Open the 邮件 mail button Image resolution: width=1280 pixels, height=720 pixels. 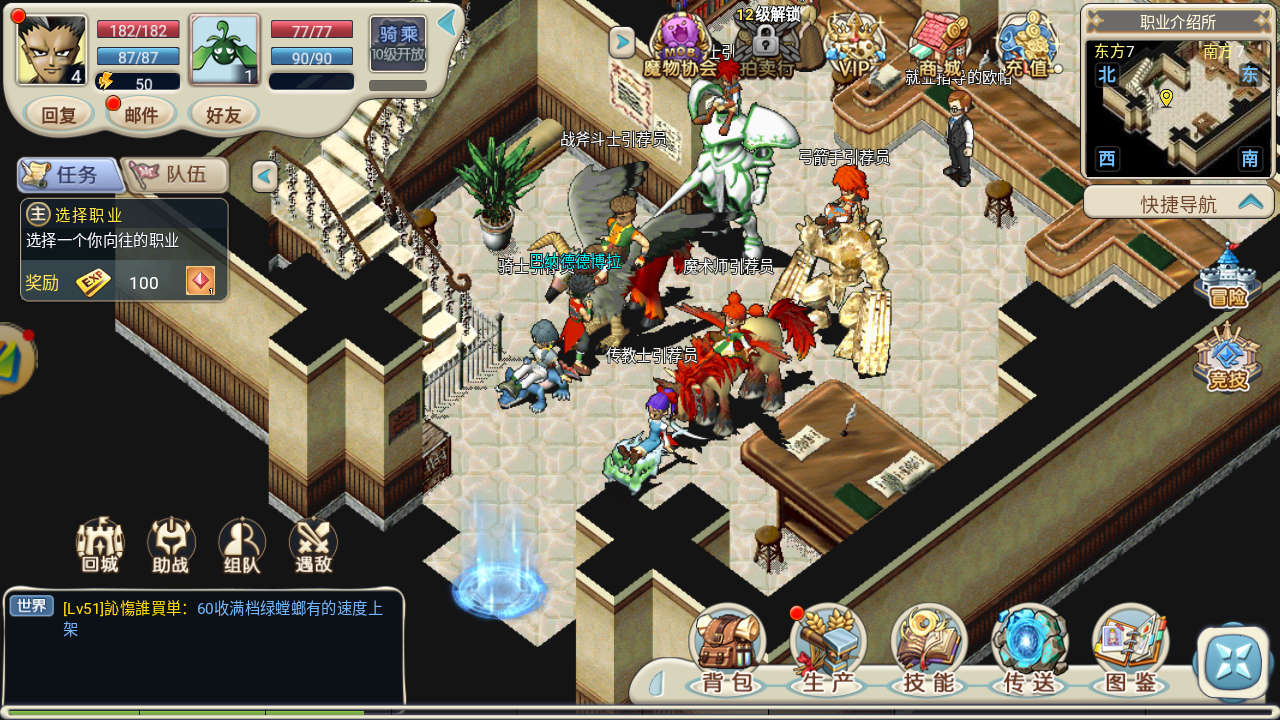click(141, 115)
